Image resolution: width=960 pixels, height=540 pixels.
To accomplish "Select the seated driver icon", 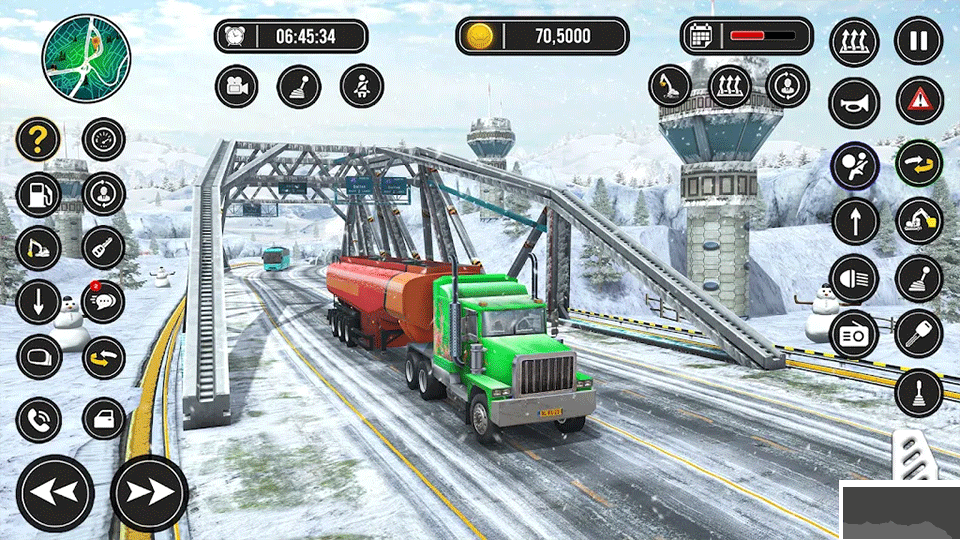I will tap(361, 87).
